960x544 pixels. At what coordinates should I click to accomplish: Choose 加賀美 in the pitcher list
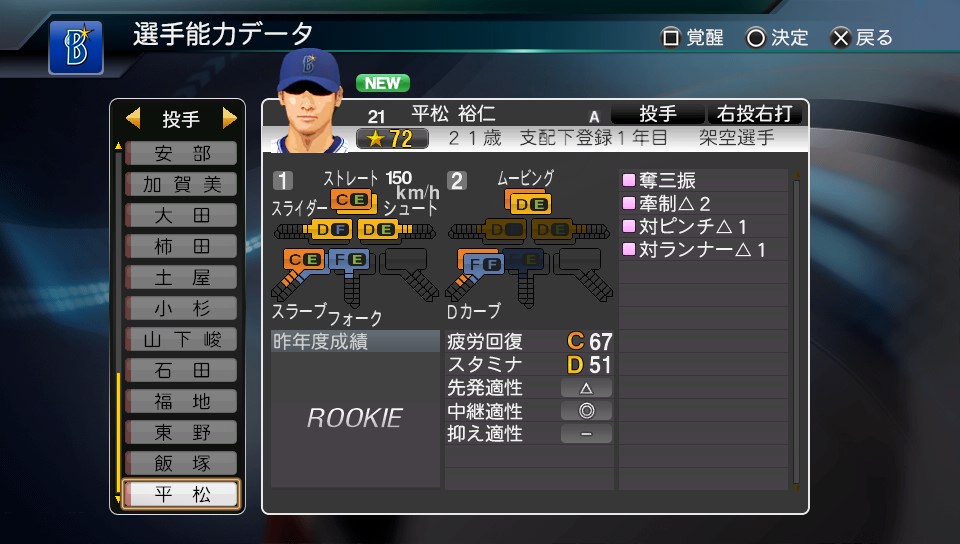182,185
